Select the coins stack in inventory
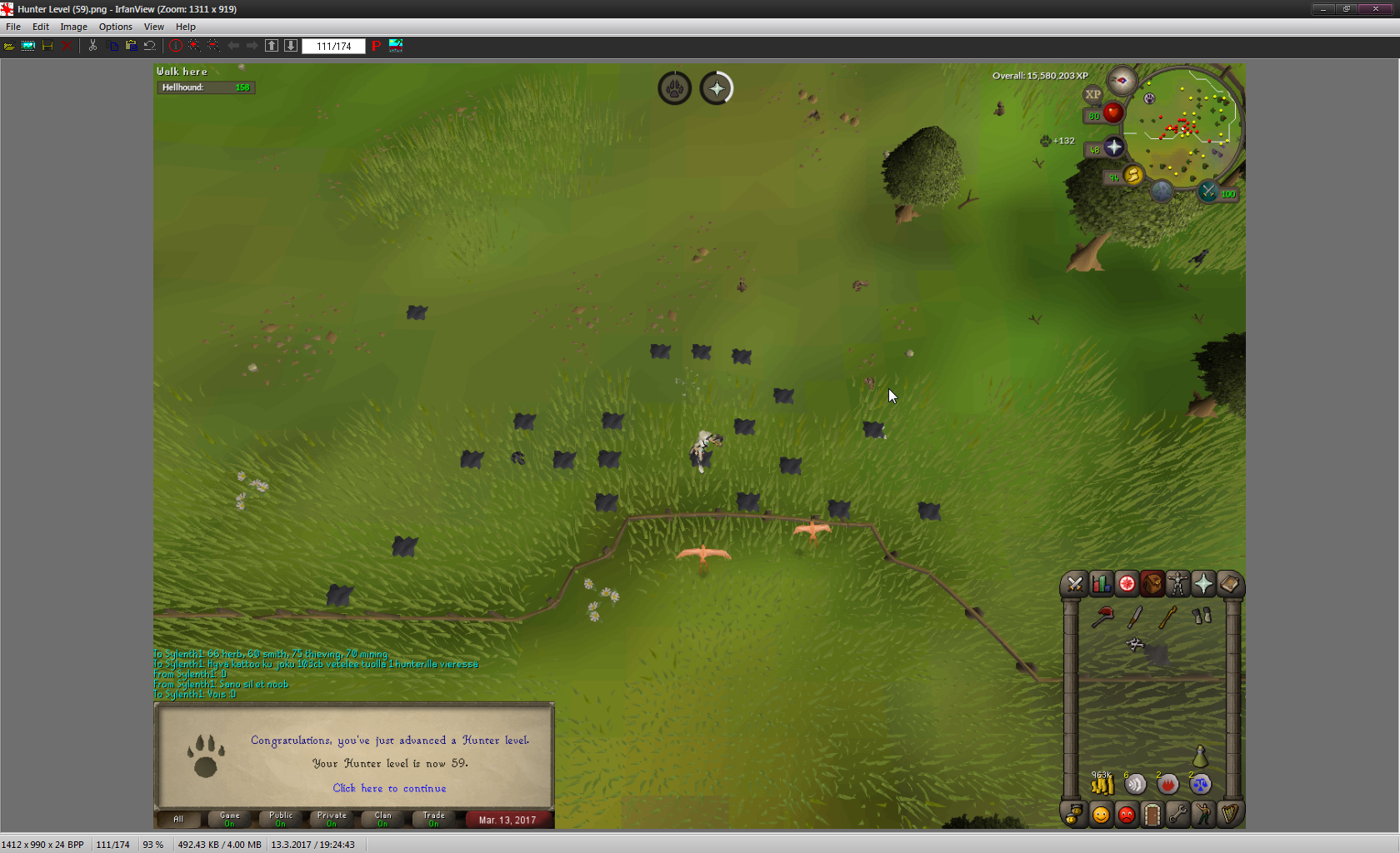Viewport: 1400px width, 853px height. 1102,783
